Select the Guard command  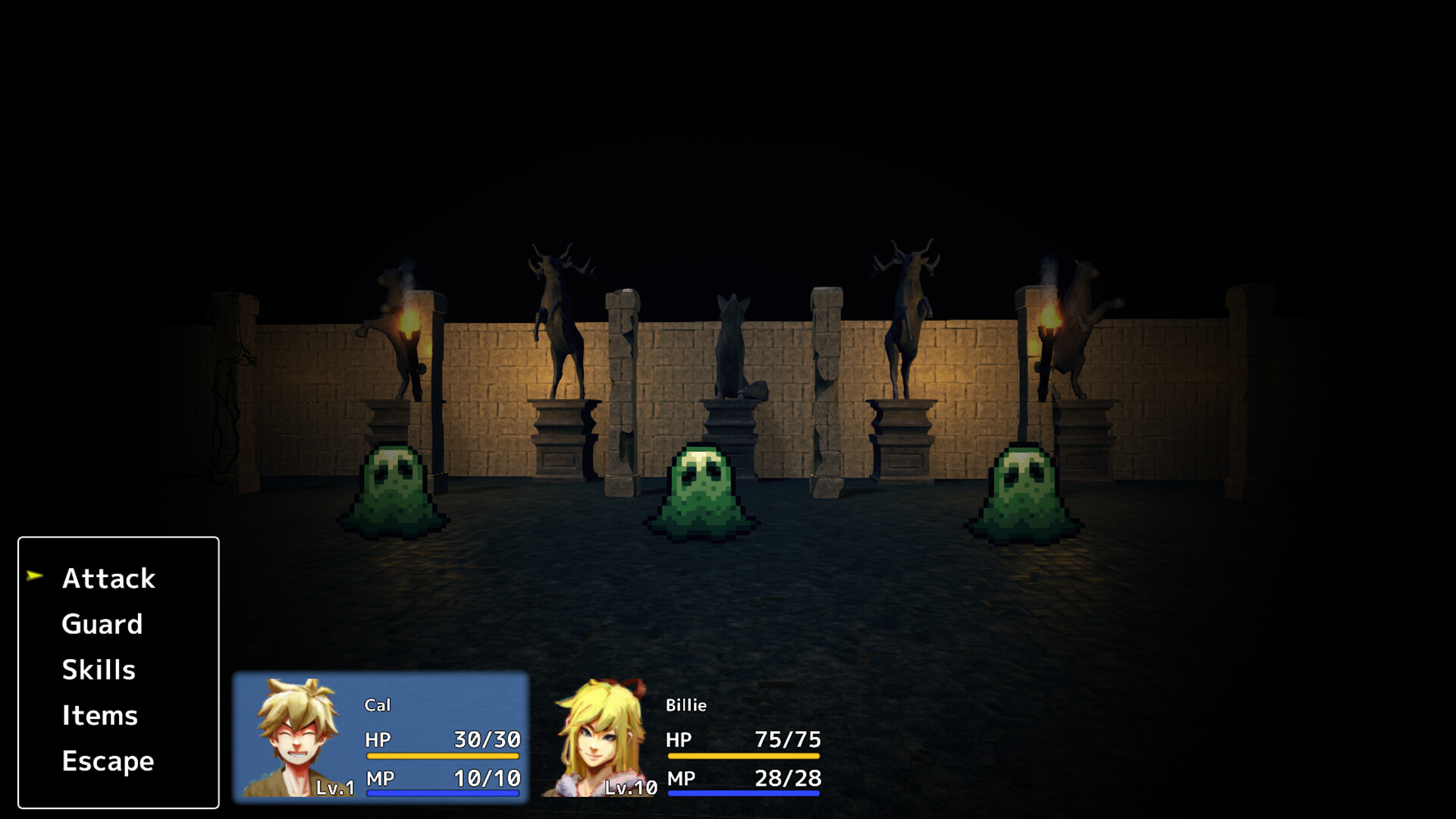click(102, 624)
